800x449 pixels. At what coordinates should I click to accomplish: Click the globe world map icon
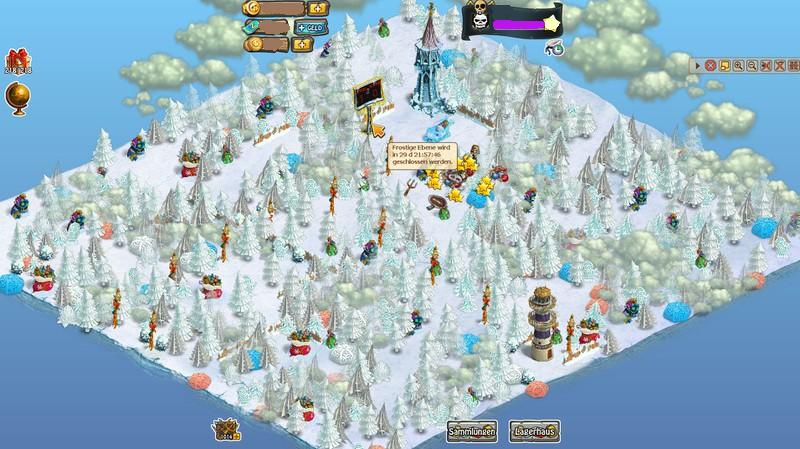pos(17,96)
